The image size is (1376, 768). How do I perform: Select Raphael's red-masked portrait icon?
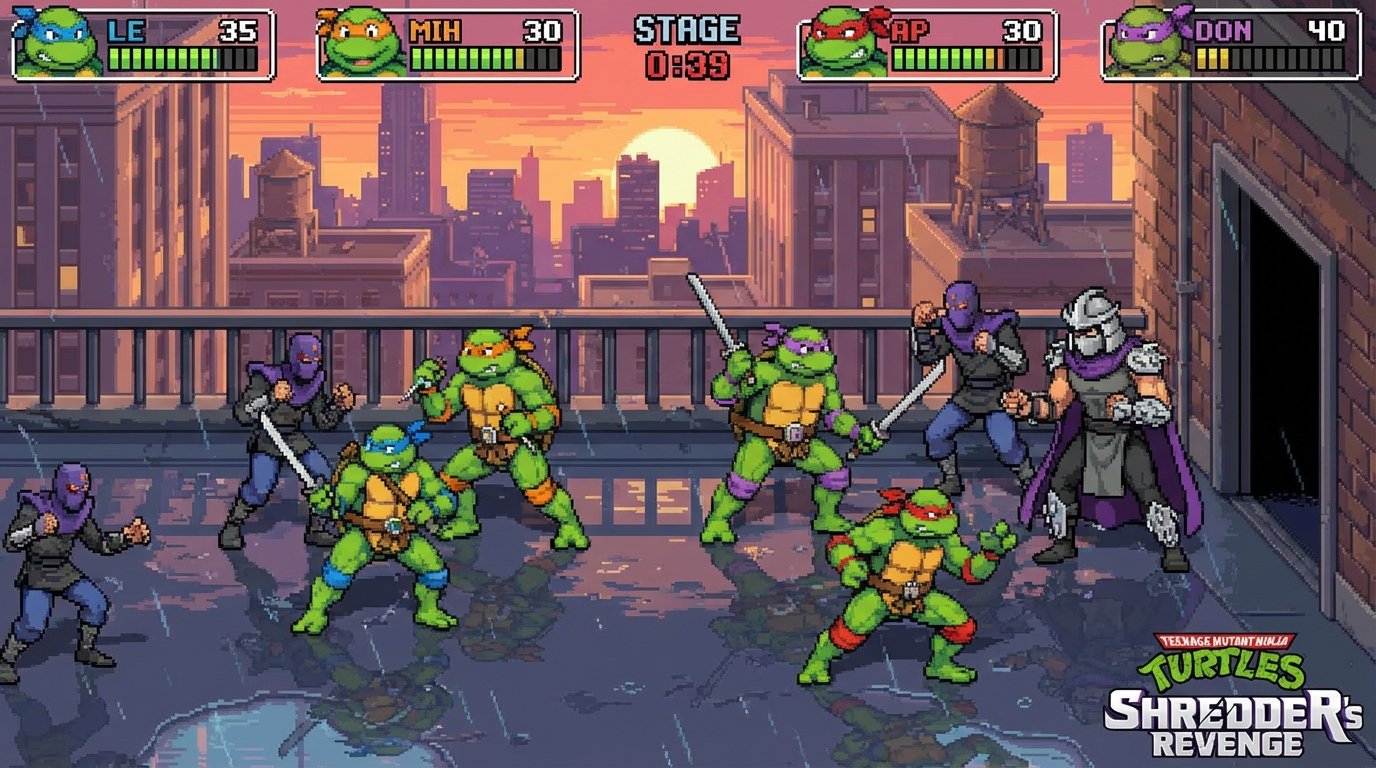tap(838, 40)
